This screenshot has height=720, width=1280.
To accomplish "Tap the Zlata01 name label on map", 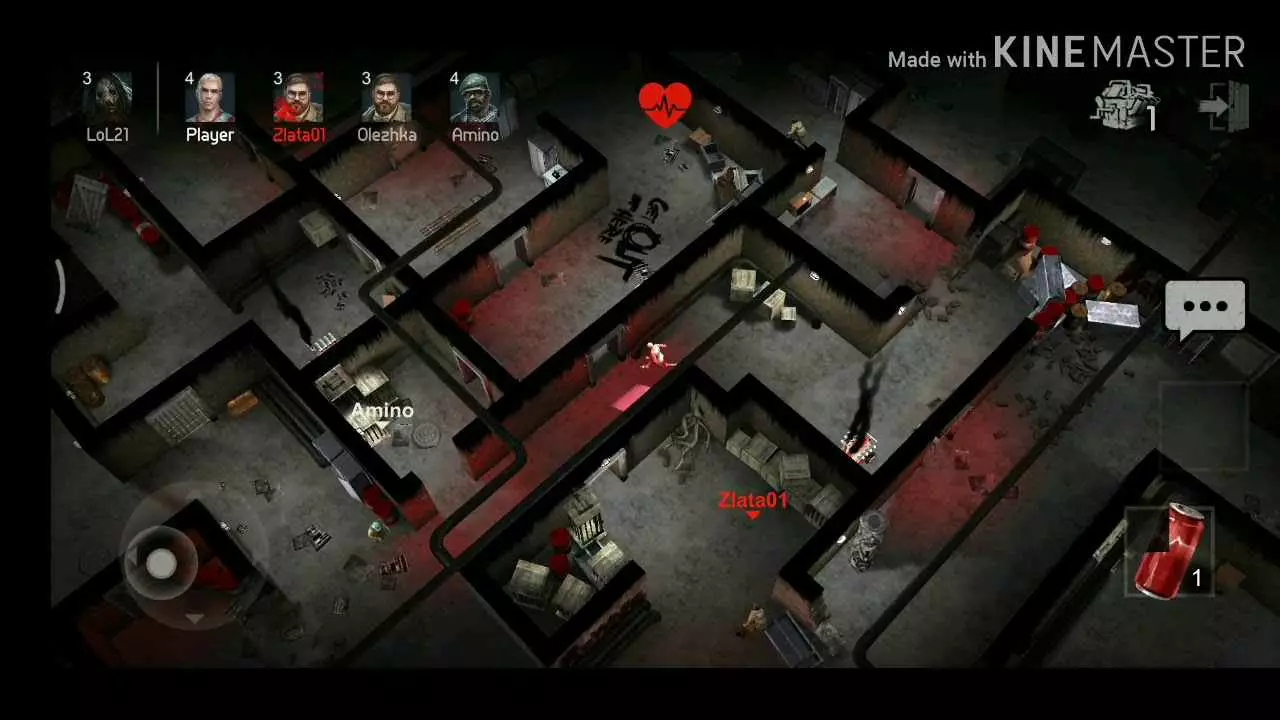I will (753, 502).
